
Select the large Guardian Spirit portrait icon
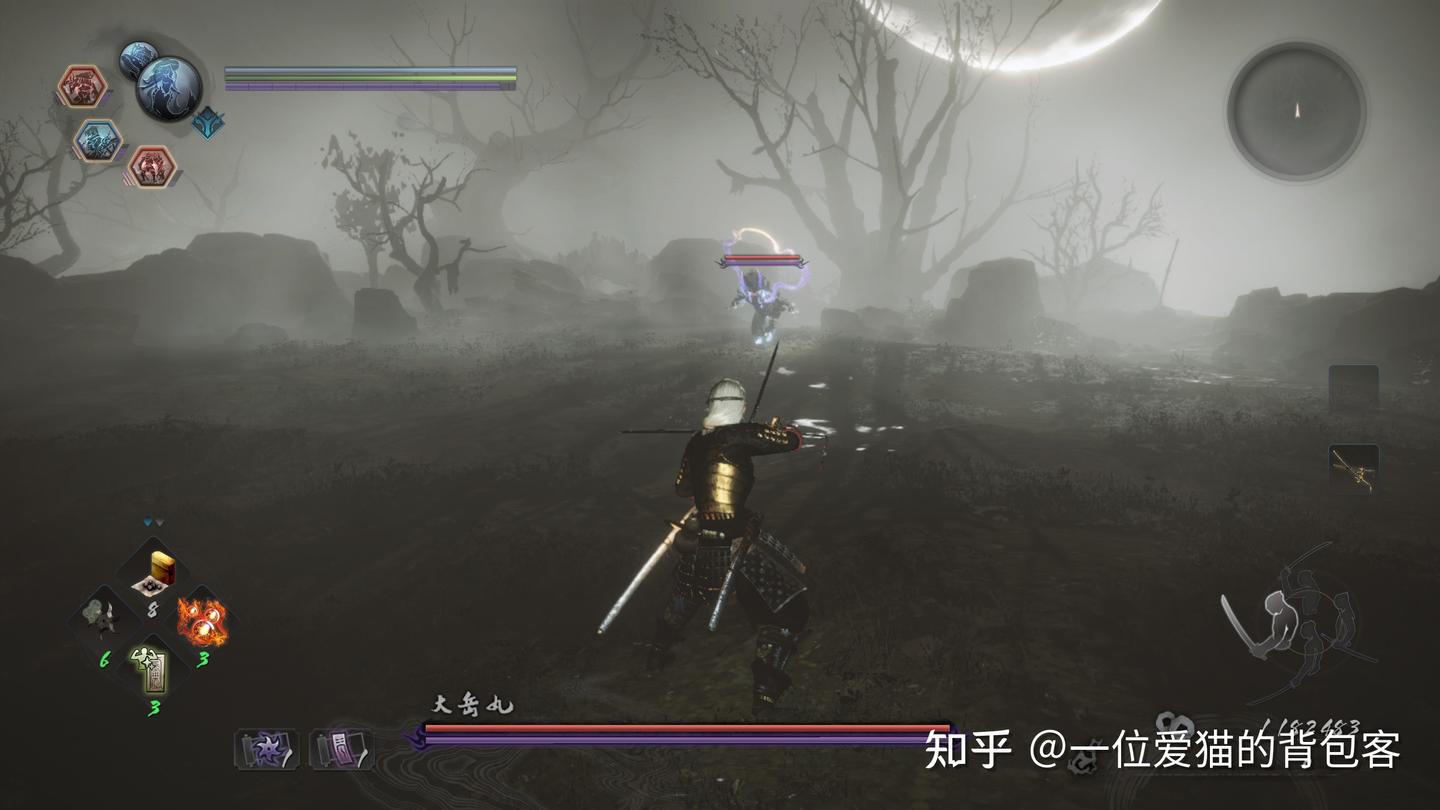coord(167,90)
